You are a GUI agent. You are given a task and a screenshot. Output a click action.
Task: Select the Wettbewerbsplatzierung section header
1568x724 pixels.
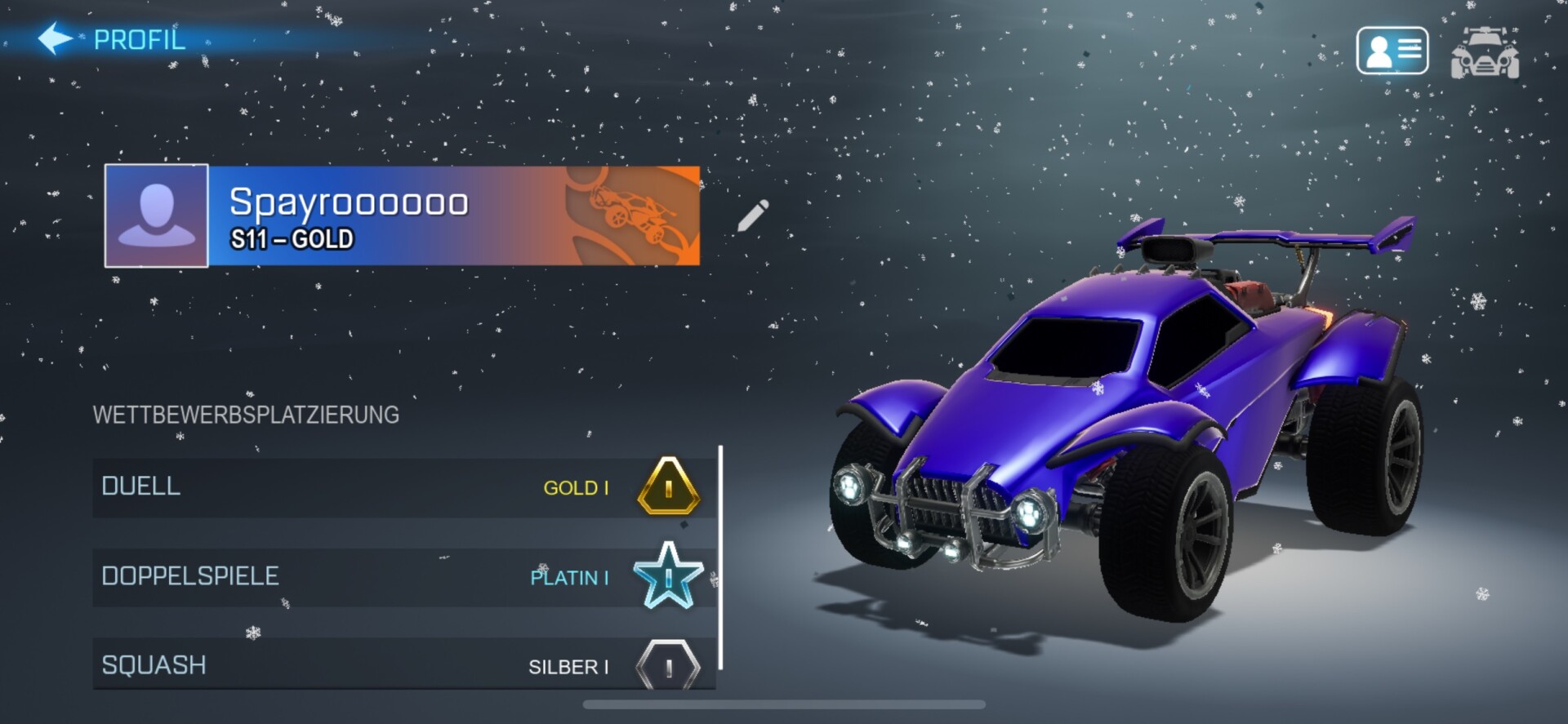click(246, 415)
